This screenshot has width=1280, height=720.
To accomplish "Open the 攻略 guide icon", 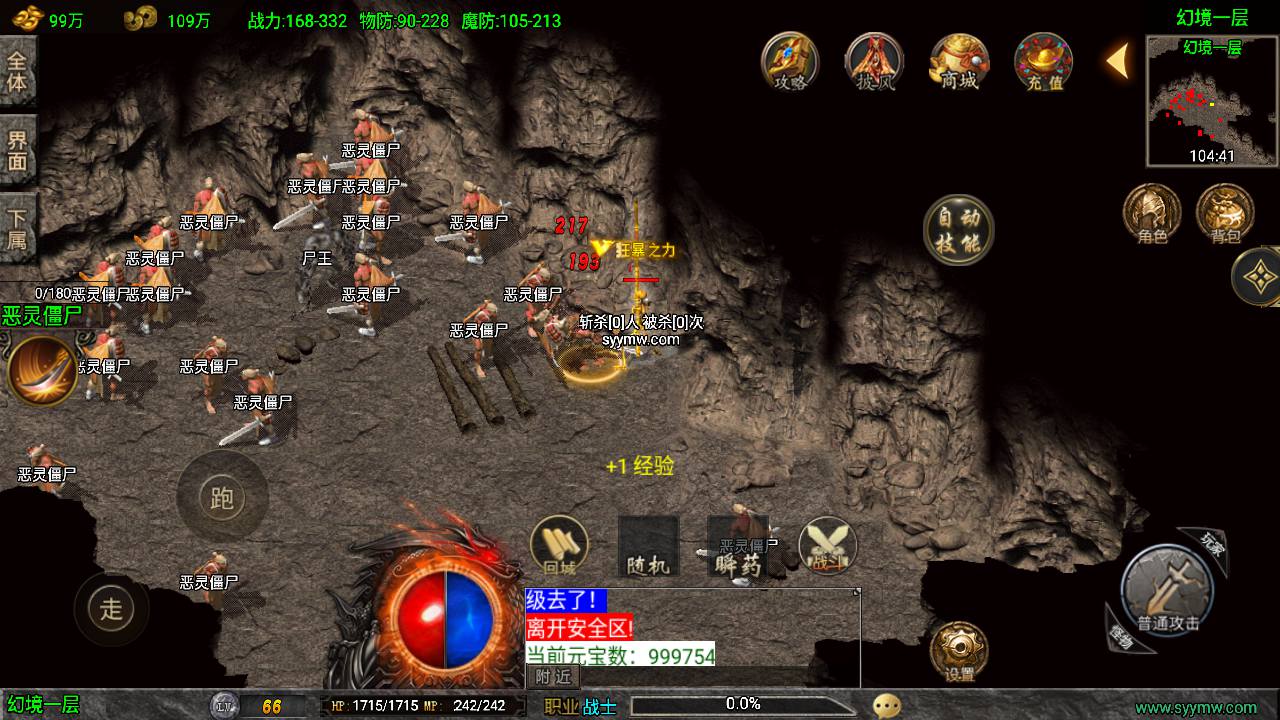I will [790, 60].
